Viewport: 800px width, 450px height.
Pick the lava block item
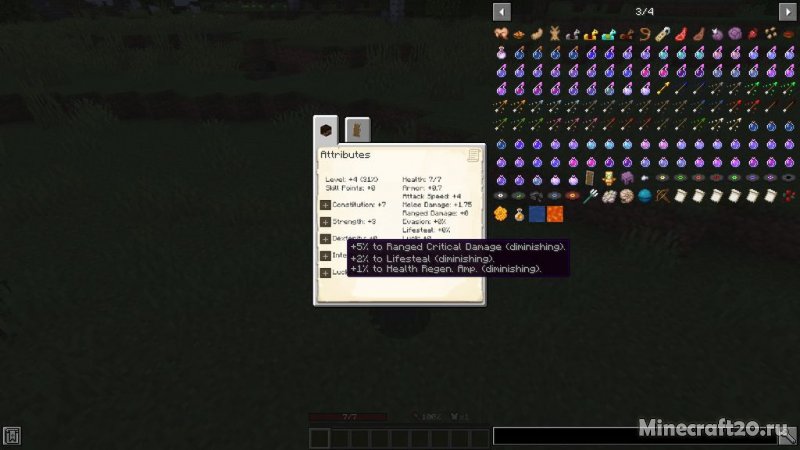click(555, 214)
